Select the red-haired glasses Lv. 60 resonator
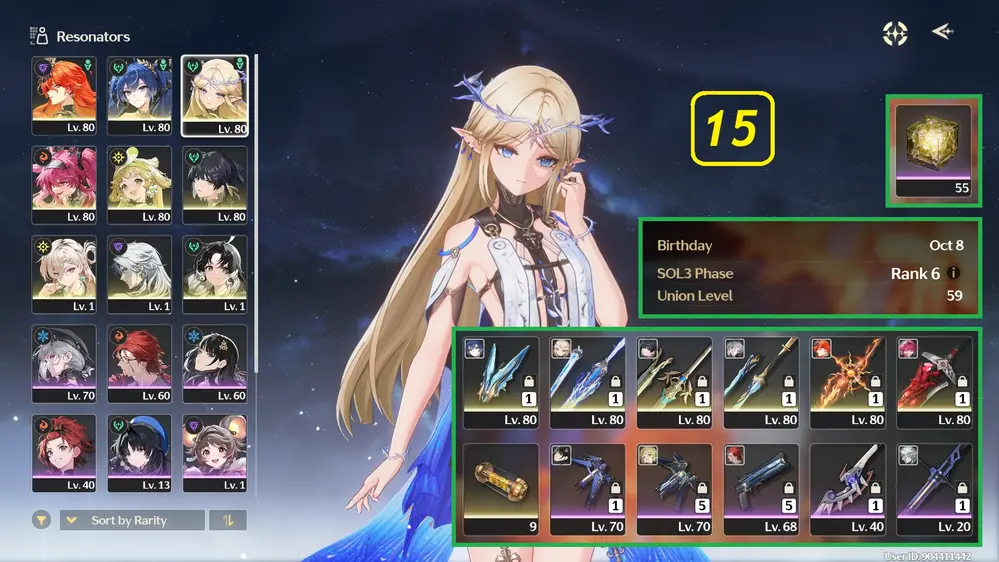 coord(140,362)
